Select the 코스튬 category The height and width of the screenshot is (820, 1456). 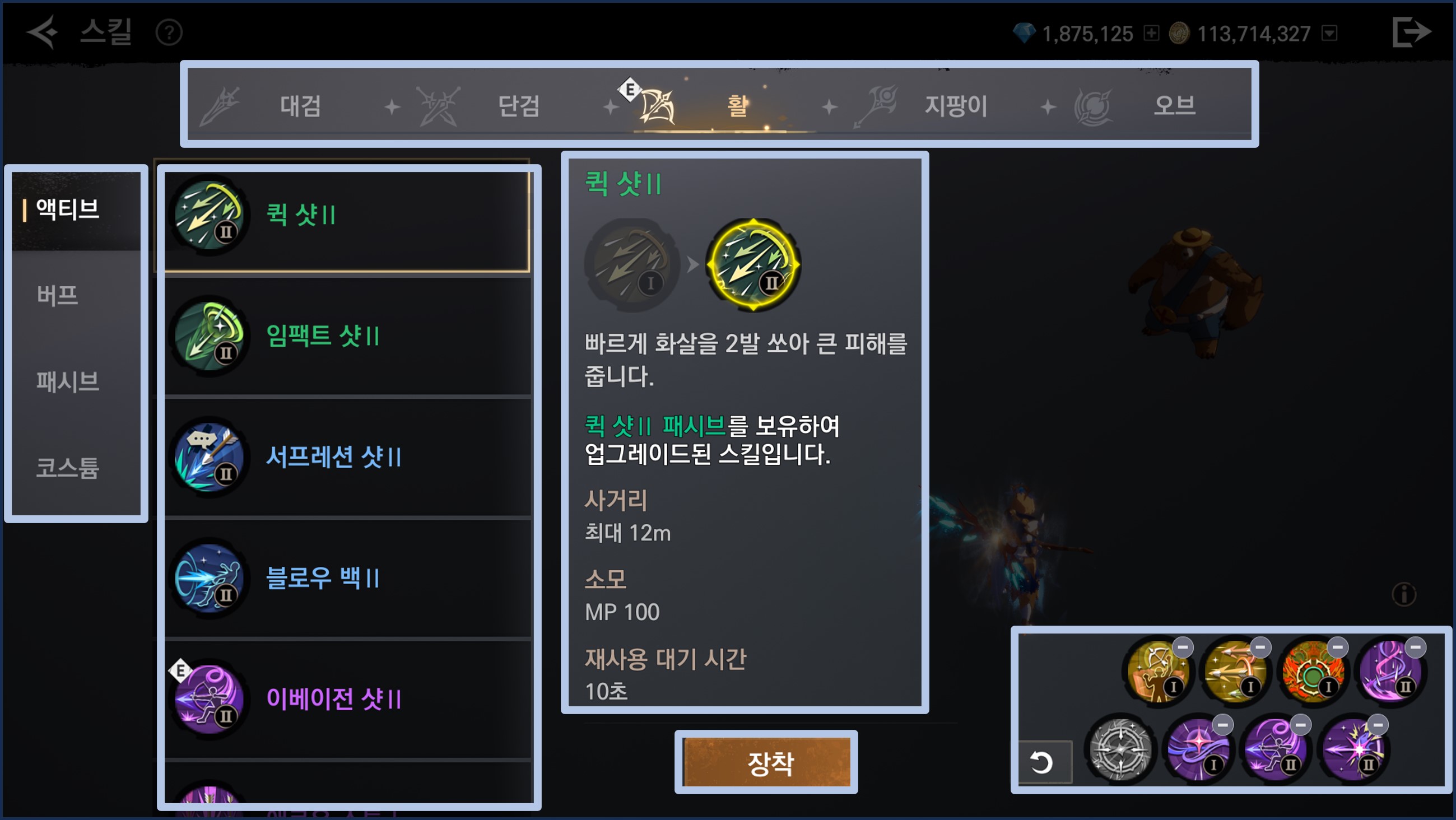point(68,468)
